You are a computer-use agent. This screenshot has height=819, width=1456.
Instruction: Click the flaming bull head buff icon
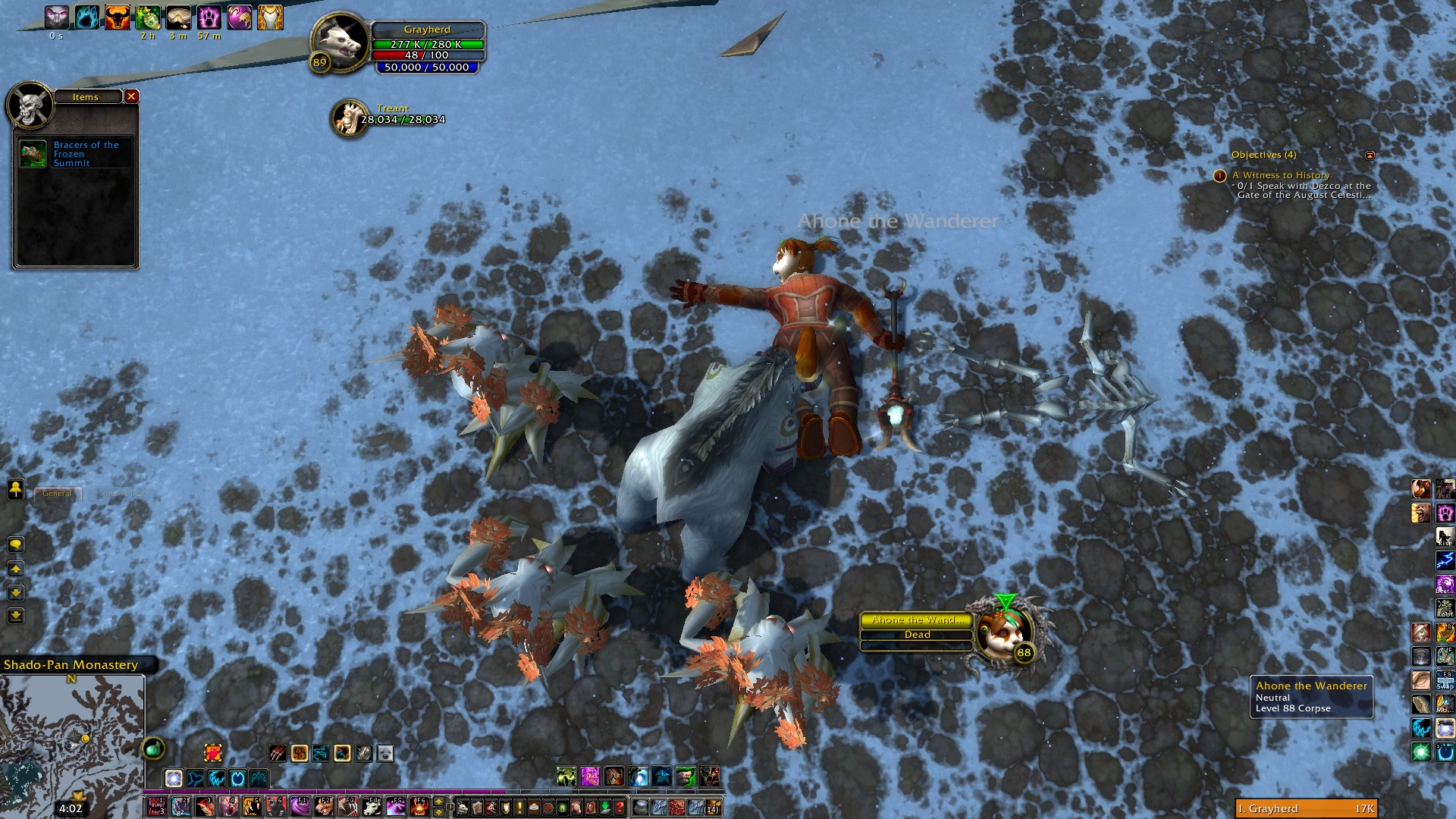point(117,17)
